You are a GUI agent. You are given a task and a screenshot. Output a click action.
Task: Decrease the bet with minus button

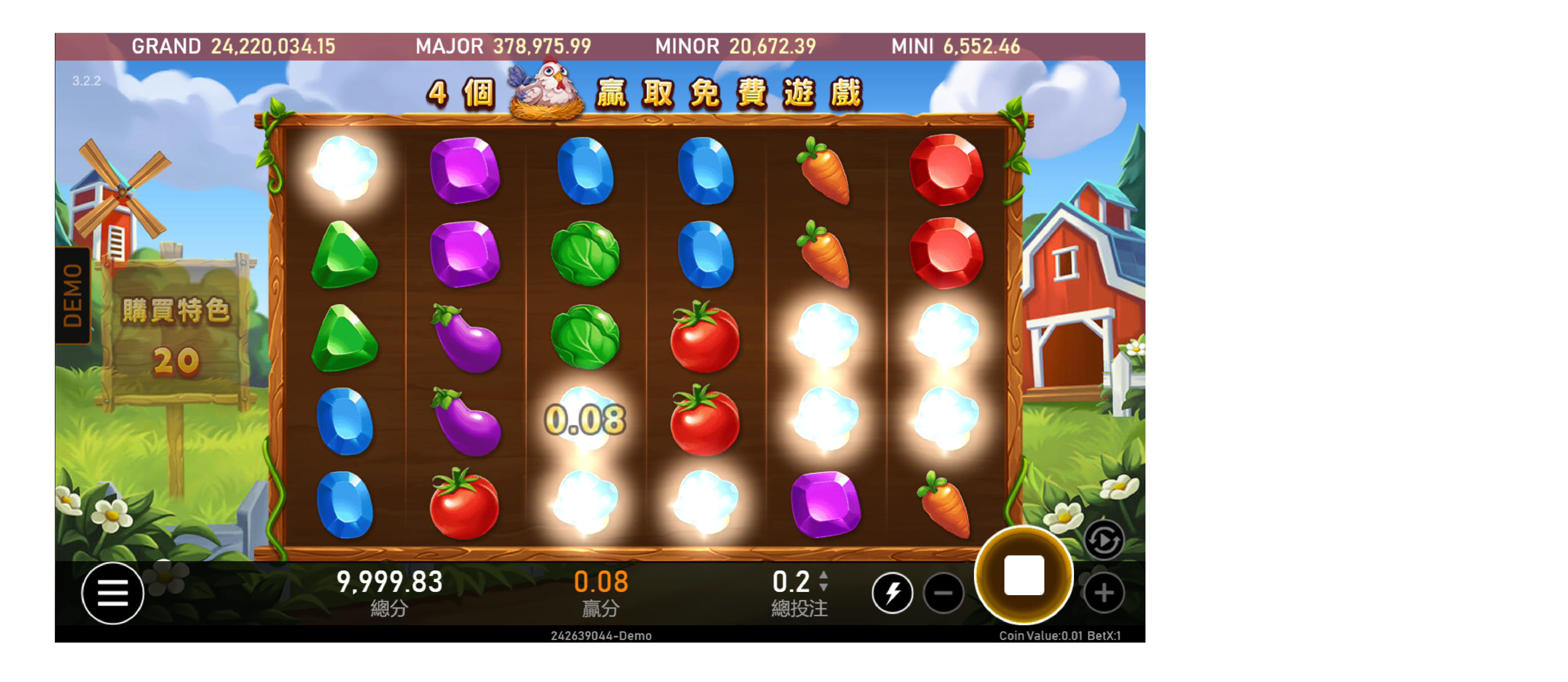[x=943, y=593]
